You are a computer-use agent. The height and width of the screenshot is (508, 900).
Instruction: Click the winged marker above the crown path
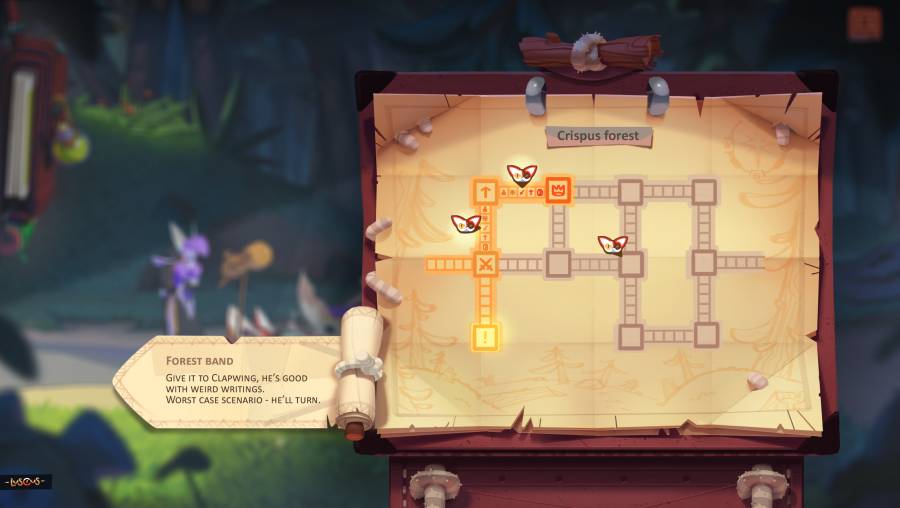[521, 174]
